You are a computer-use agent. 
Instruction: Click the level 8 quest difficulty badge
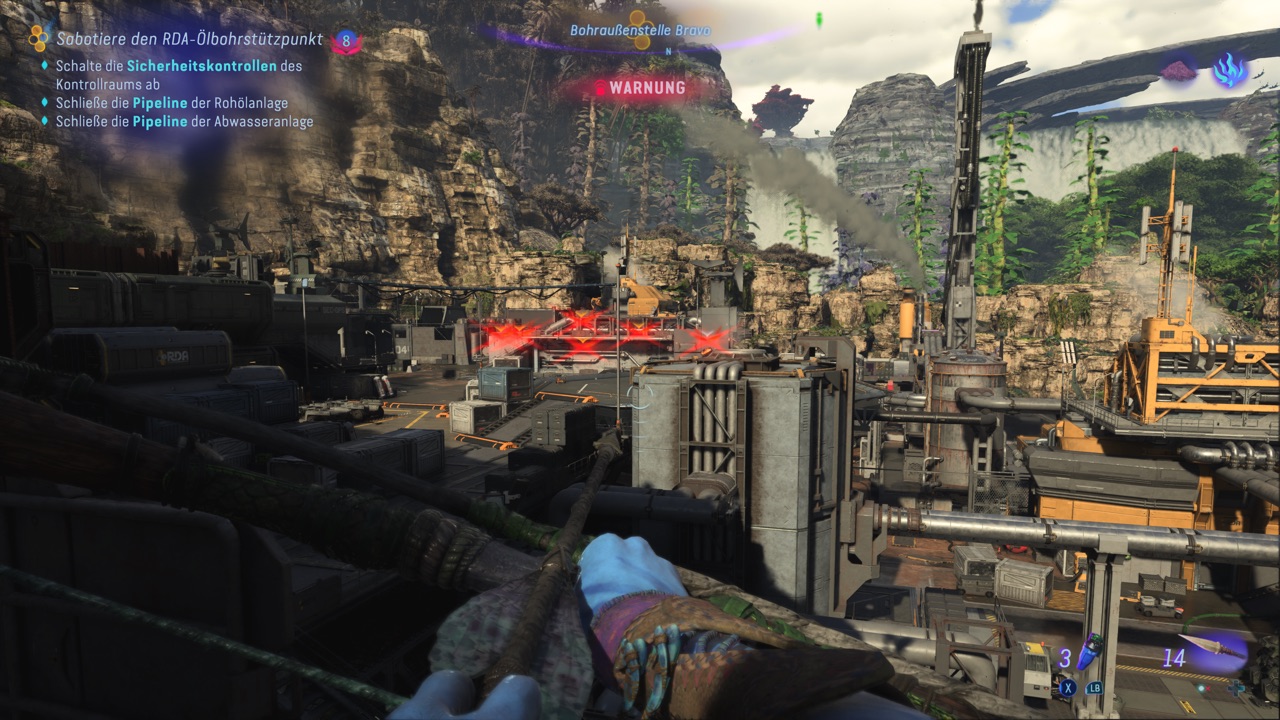tap(347, 41)
